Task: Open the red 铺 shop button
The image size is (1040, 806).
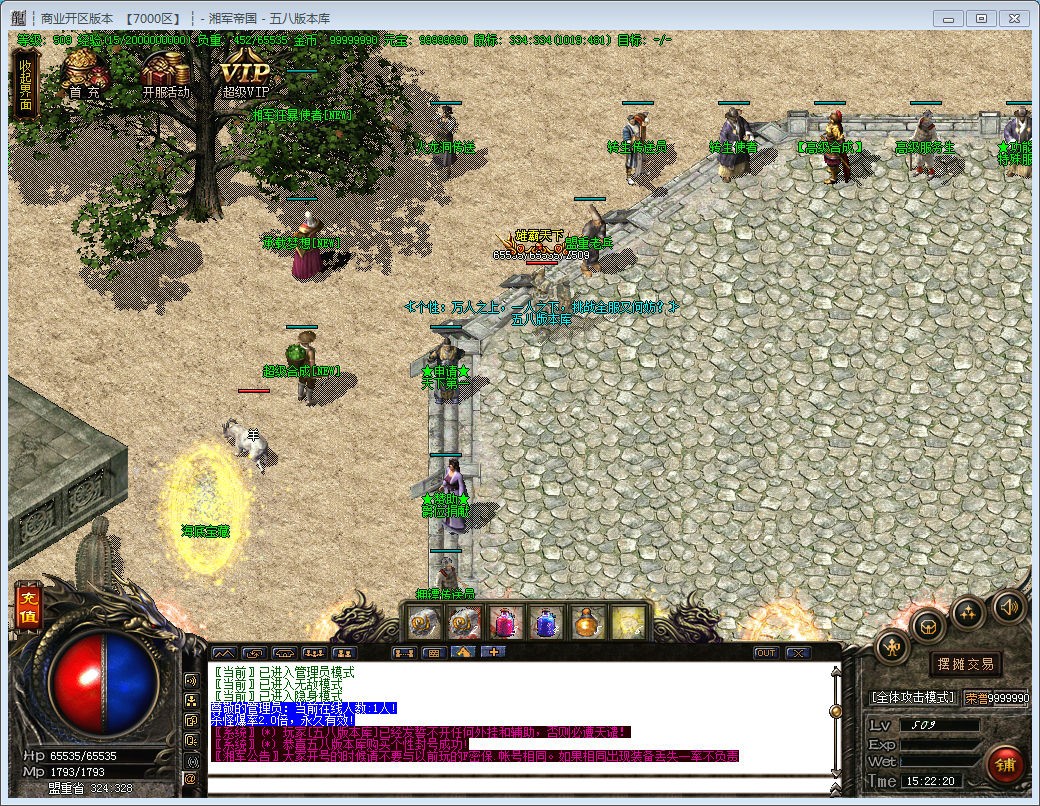Action: click(x=1005, y=764)
